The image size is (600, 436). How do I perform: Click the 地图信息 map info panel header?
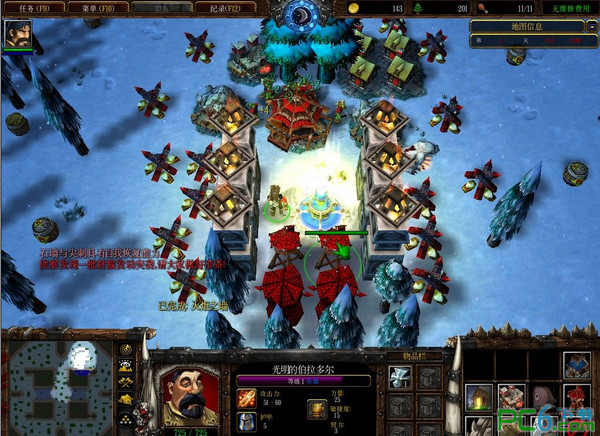coord(531,25)
